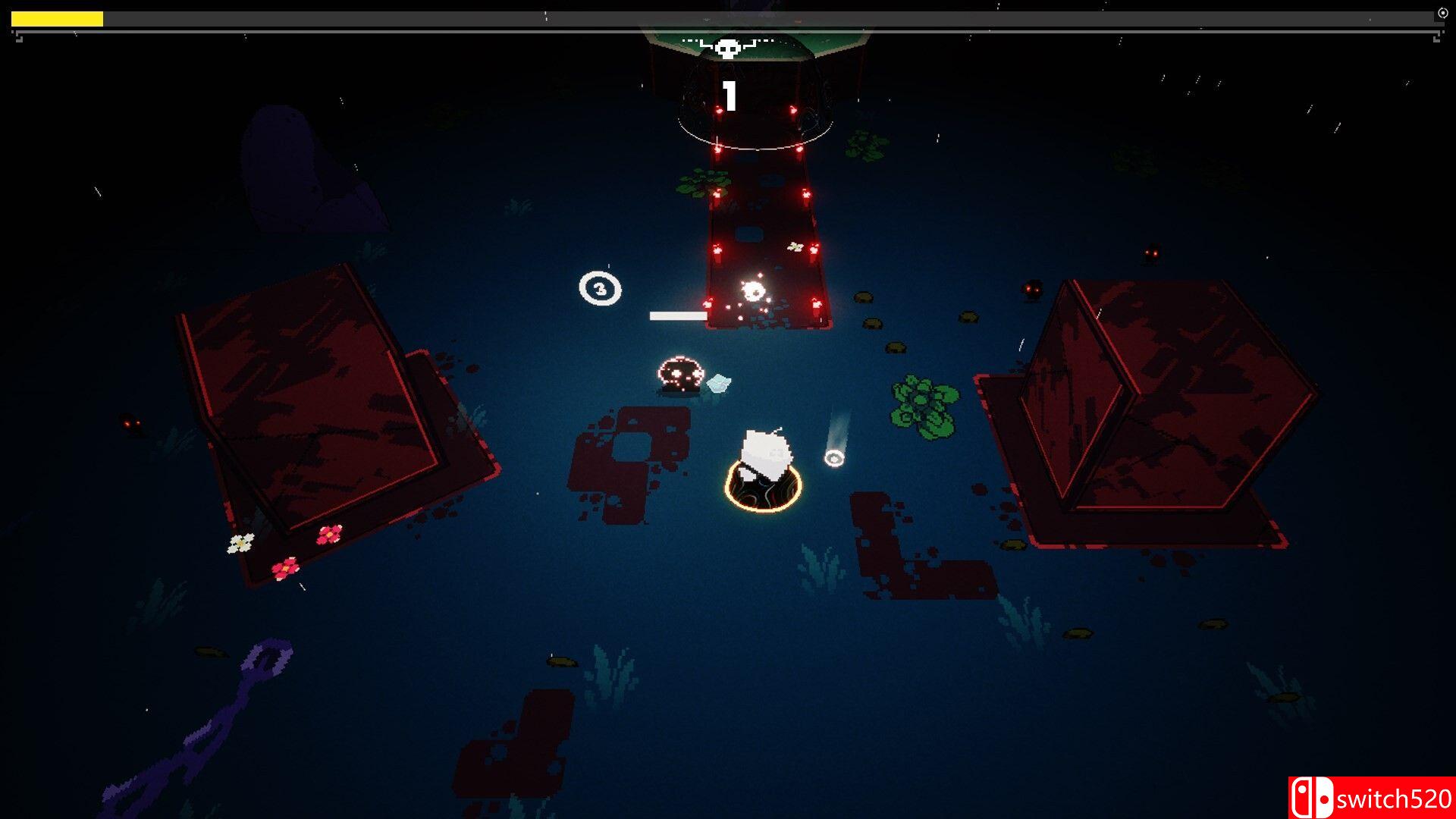
Task: Click the switch520 watermark logo
Action: (1371, 798)
